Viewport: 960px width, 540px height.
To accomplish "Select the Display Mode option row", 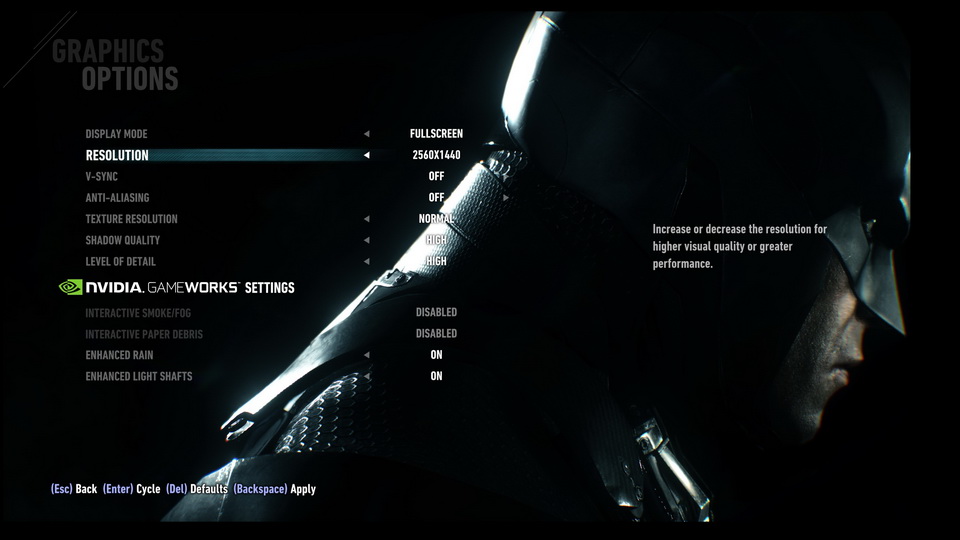I will pos(116,134).
